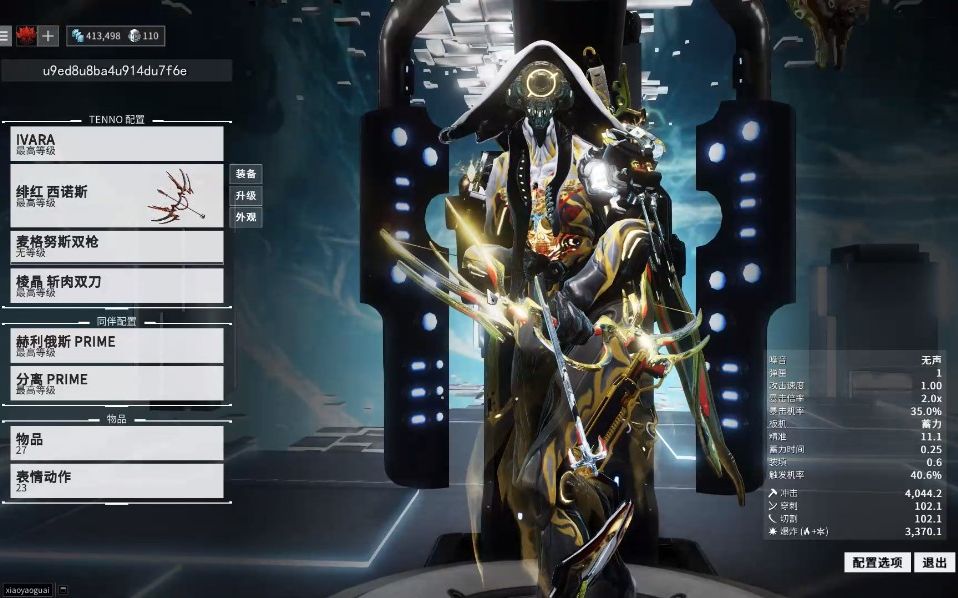This screenshot has height=598, width=958.
Task: Minimize the chat with the small square button
Action: 64,590
